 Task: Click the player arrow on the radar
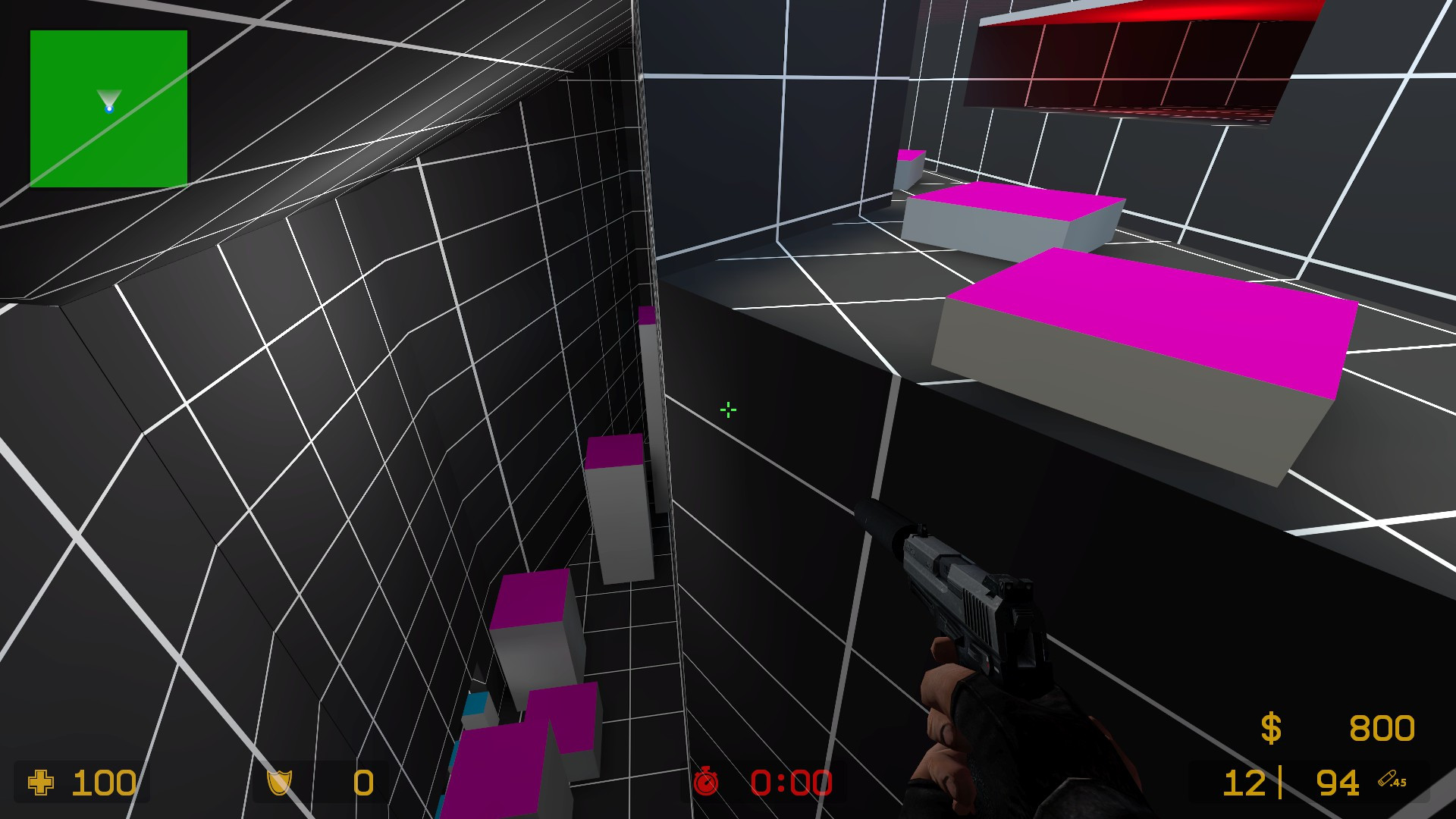coord(109,97)
